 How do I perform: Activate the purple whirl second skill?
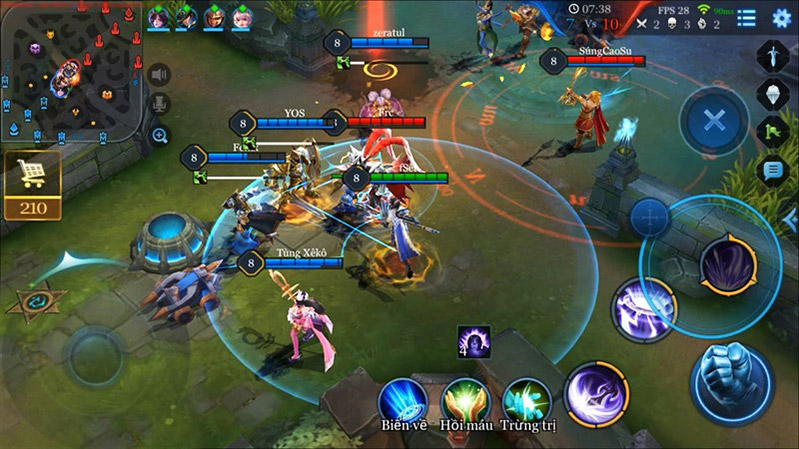click(x=643, y=308)
